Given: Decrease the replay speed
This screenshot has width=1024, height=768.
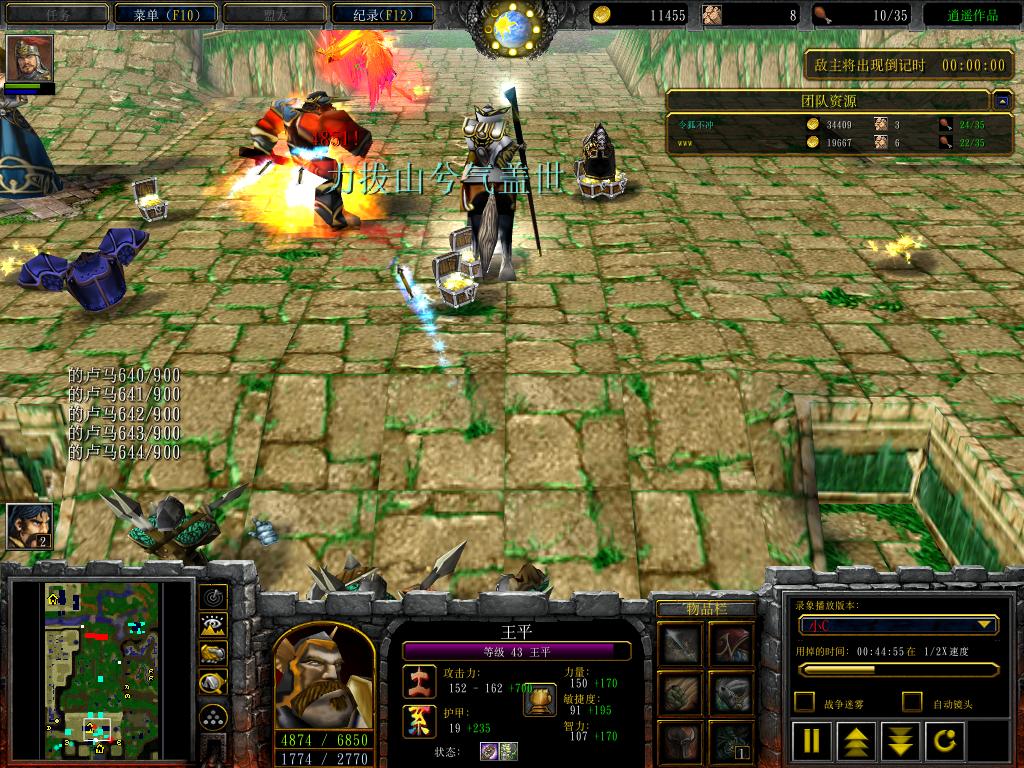Looking at the screenshot, I should point(901,741).
